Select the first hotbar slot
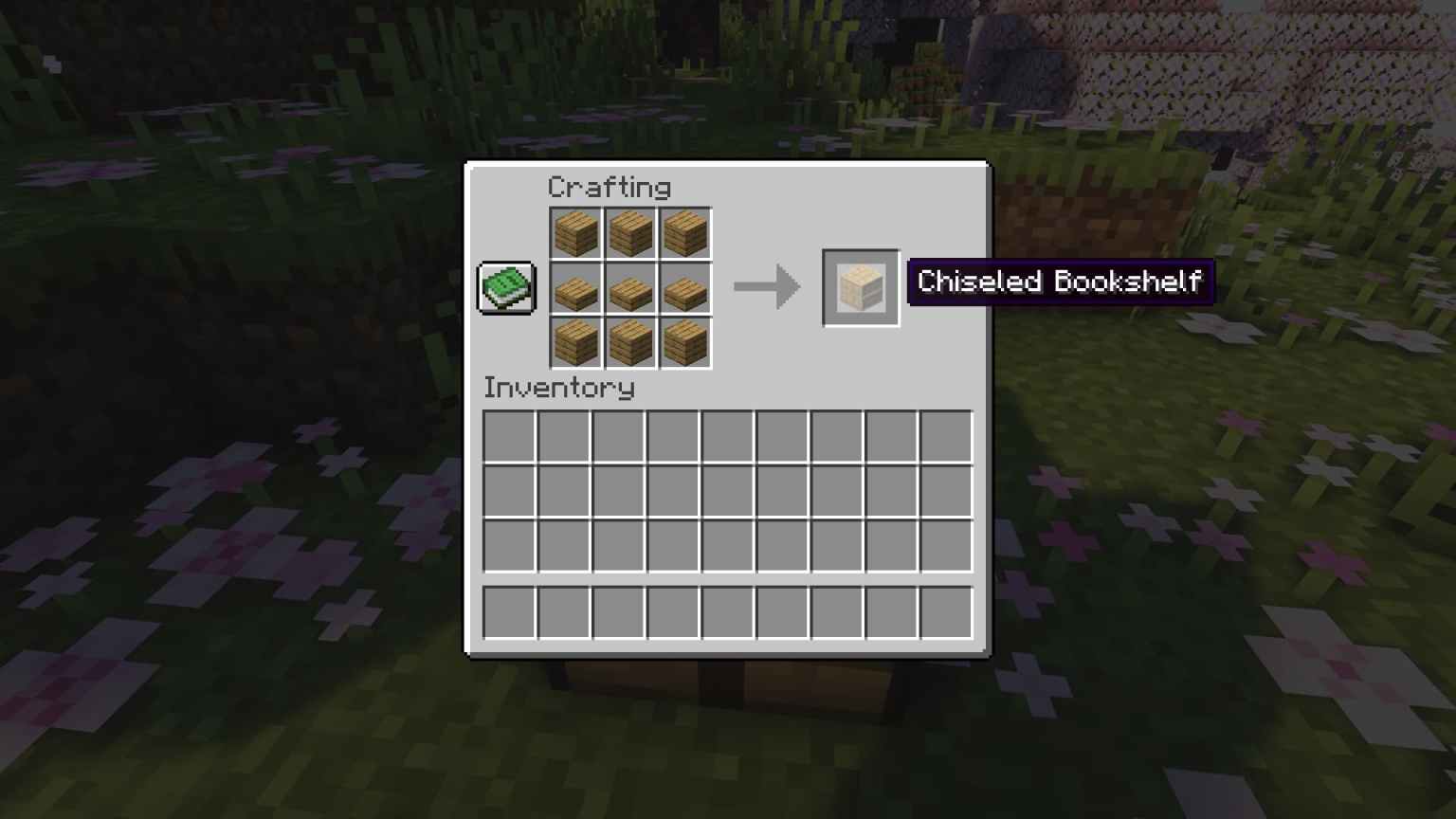1456x819 pixels. pos(507,611)
